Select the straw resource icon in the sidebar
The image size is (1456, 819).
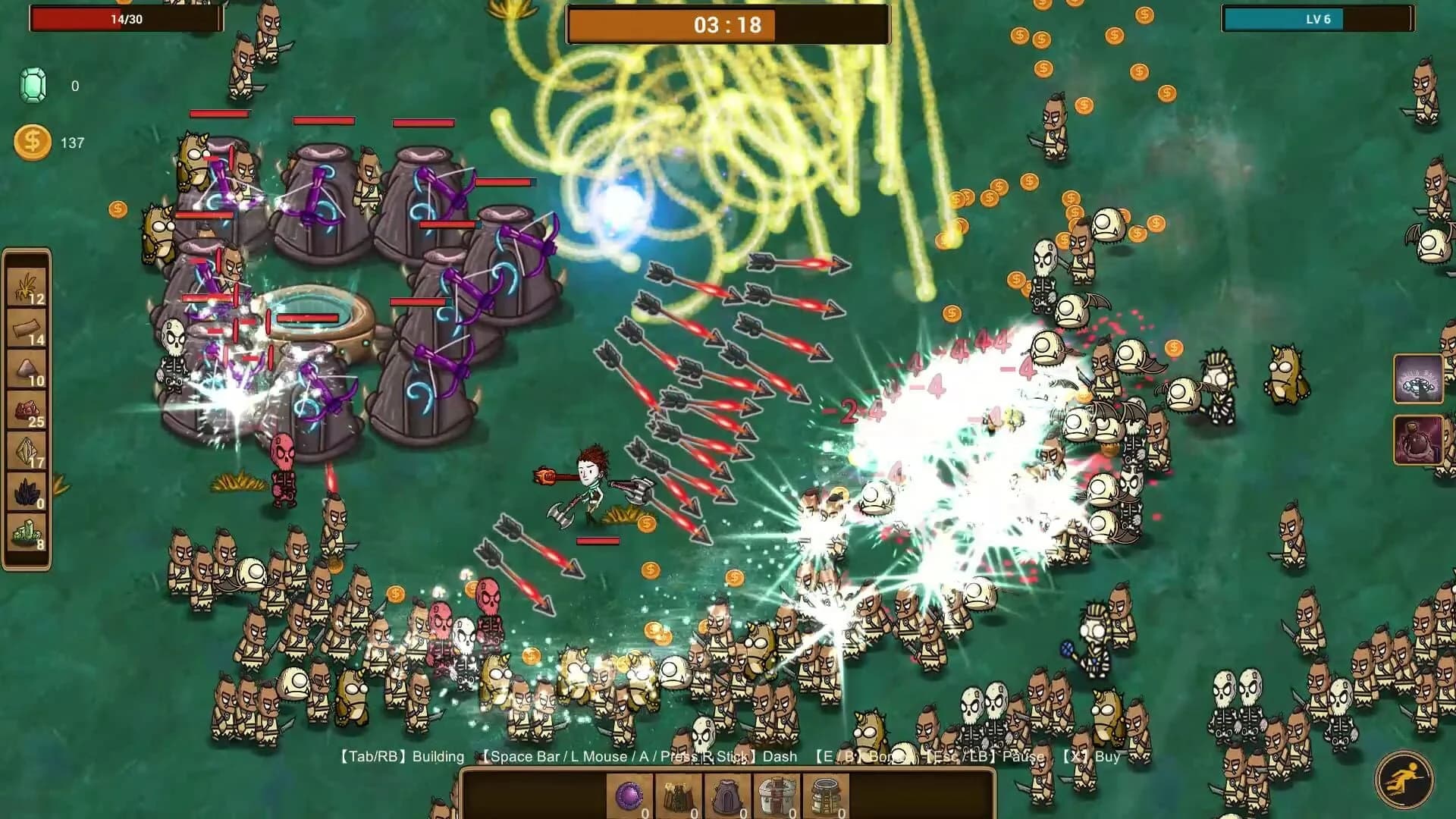(29, 285)
